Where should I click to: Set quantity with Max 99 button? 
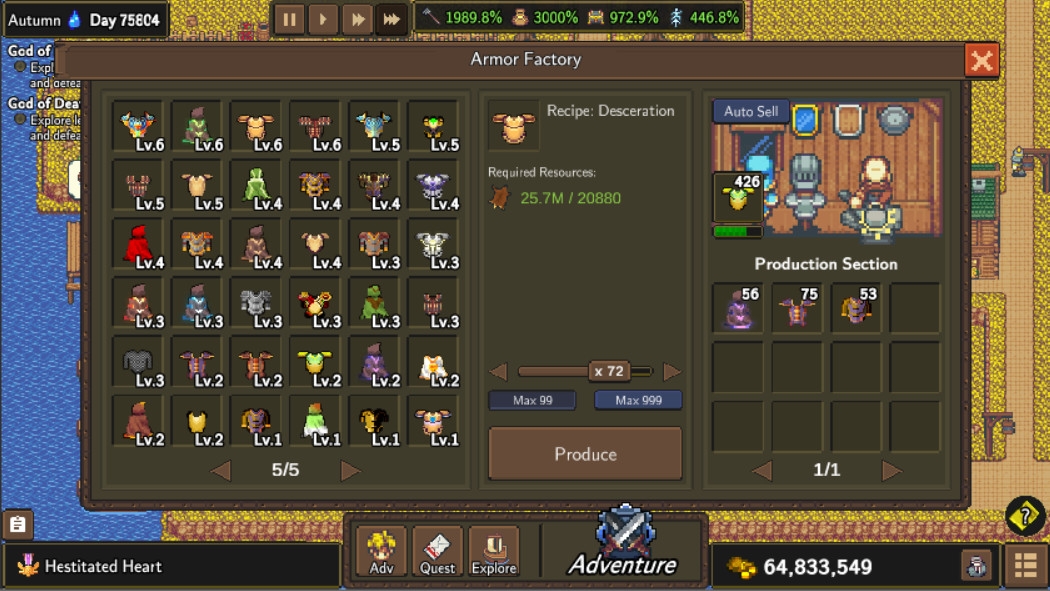pos(532,401)
